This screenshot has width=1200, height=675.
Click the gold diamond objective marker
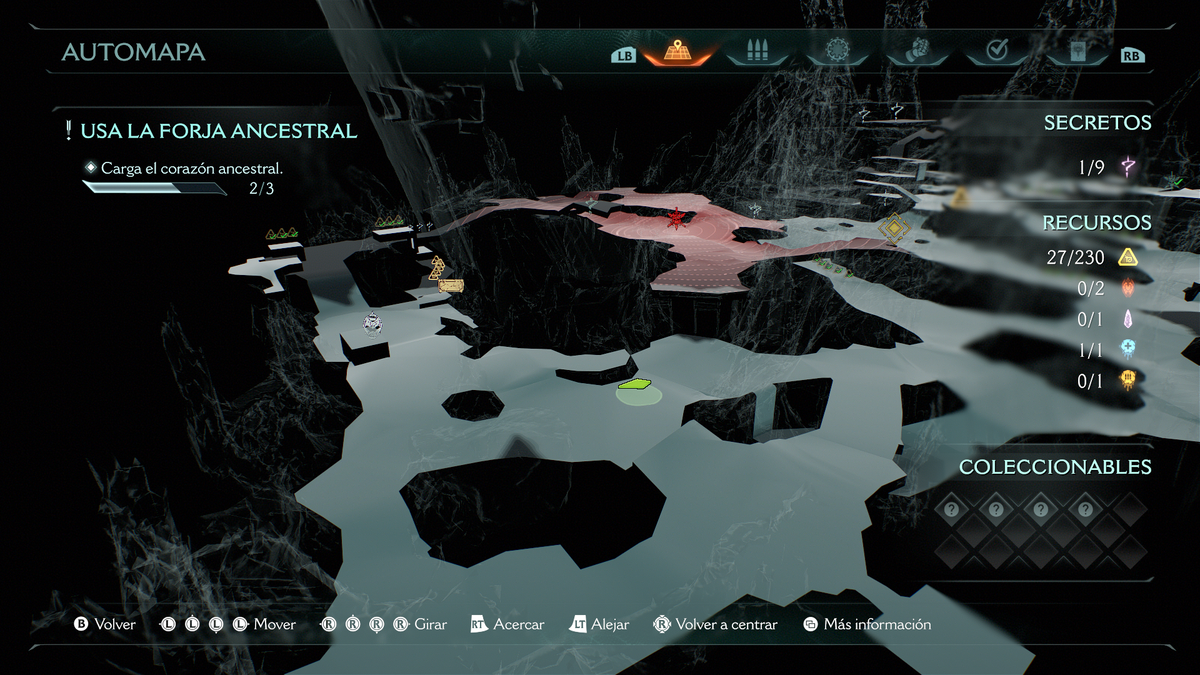893,229
